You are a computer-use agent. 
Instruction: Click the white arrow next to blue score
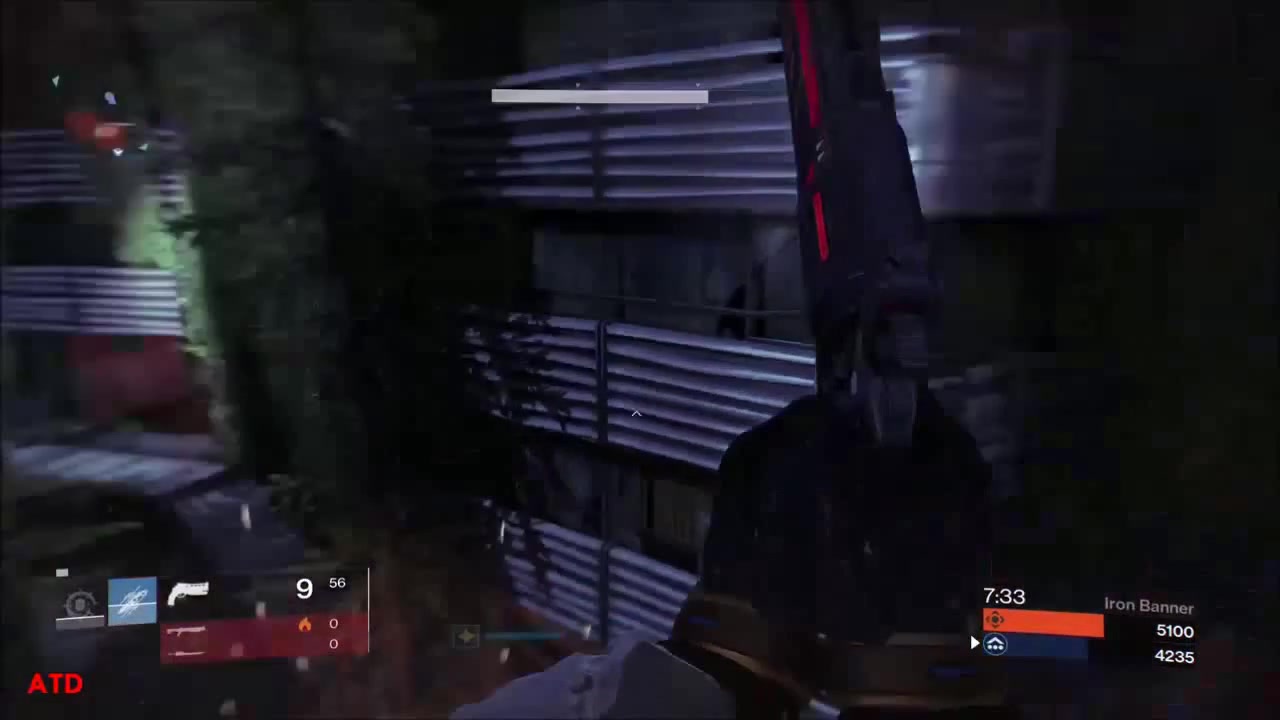(x=975, y=643)
